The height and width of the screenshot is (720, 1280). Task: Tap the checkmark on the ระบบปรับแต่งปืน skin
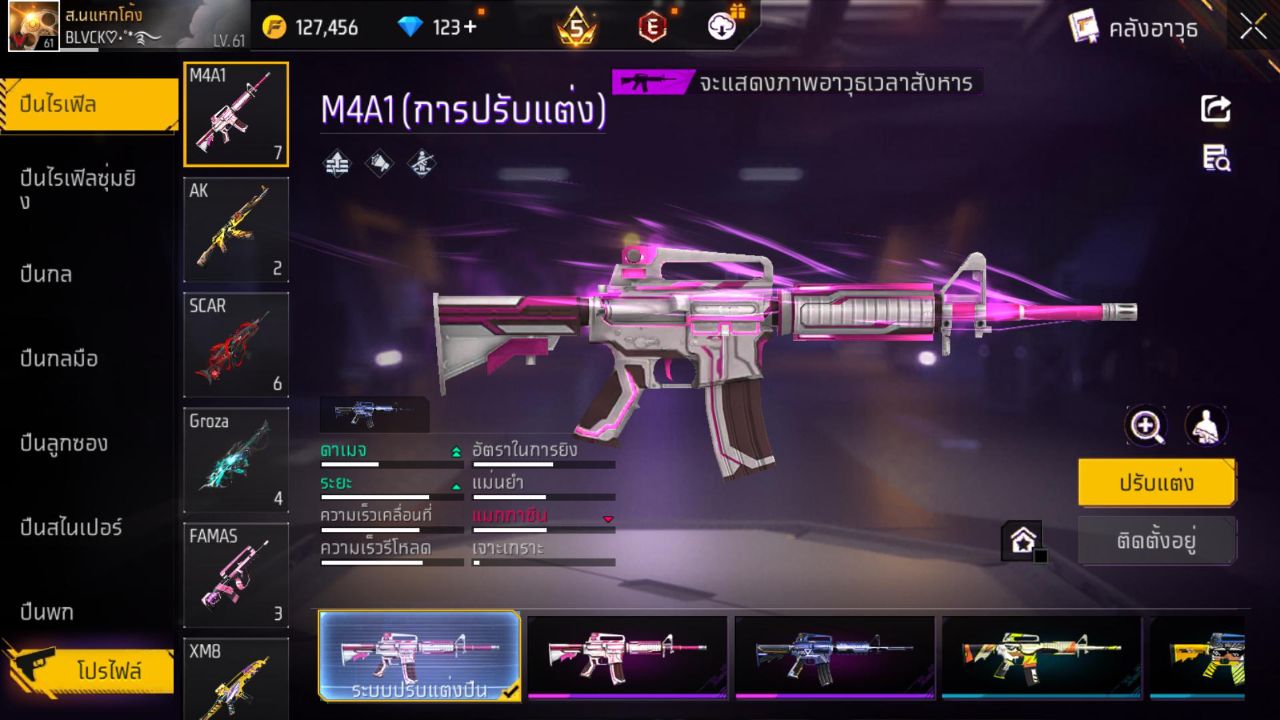[x=509, y=689]
